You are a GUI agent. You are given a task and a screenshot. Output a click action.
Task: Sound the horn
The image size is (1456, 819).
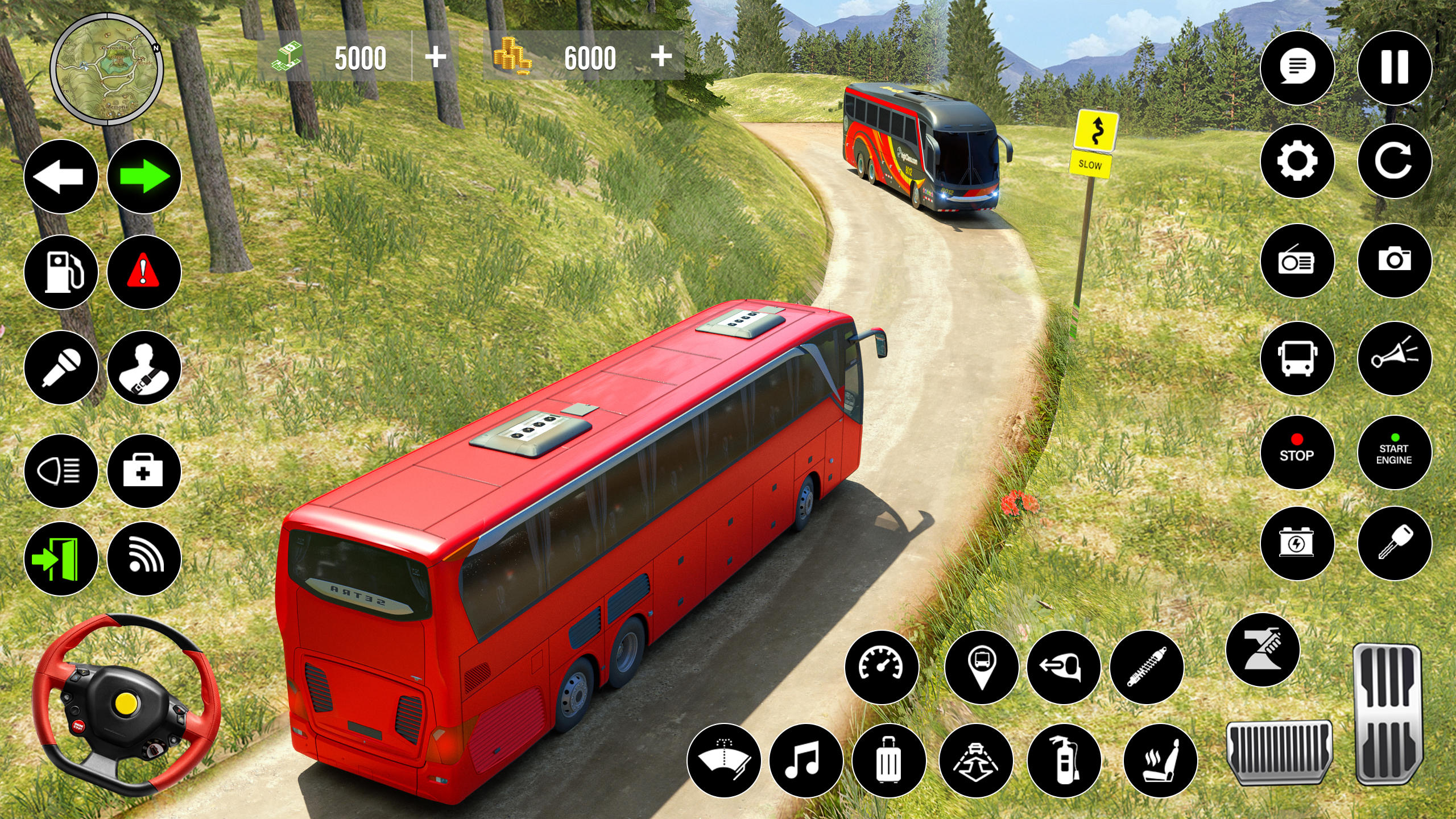pyautogui.click(x=1394, y=358)
